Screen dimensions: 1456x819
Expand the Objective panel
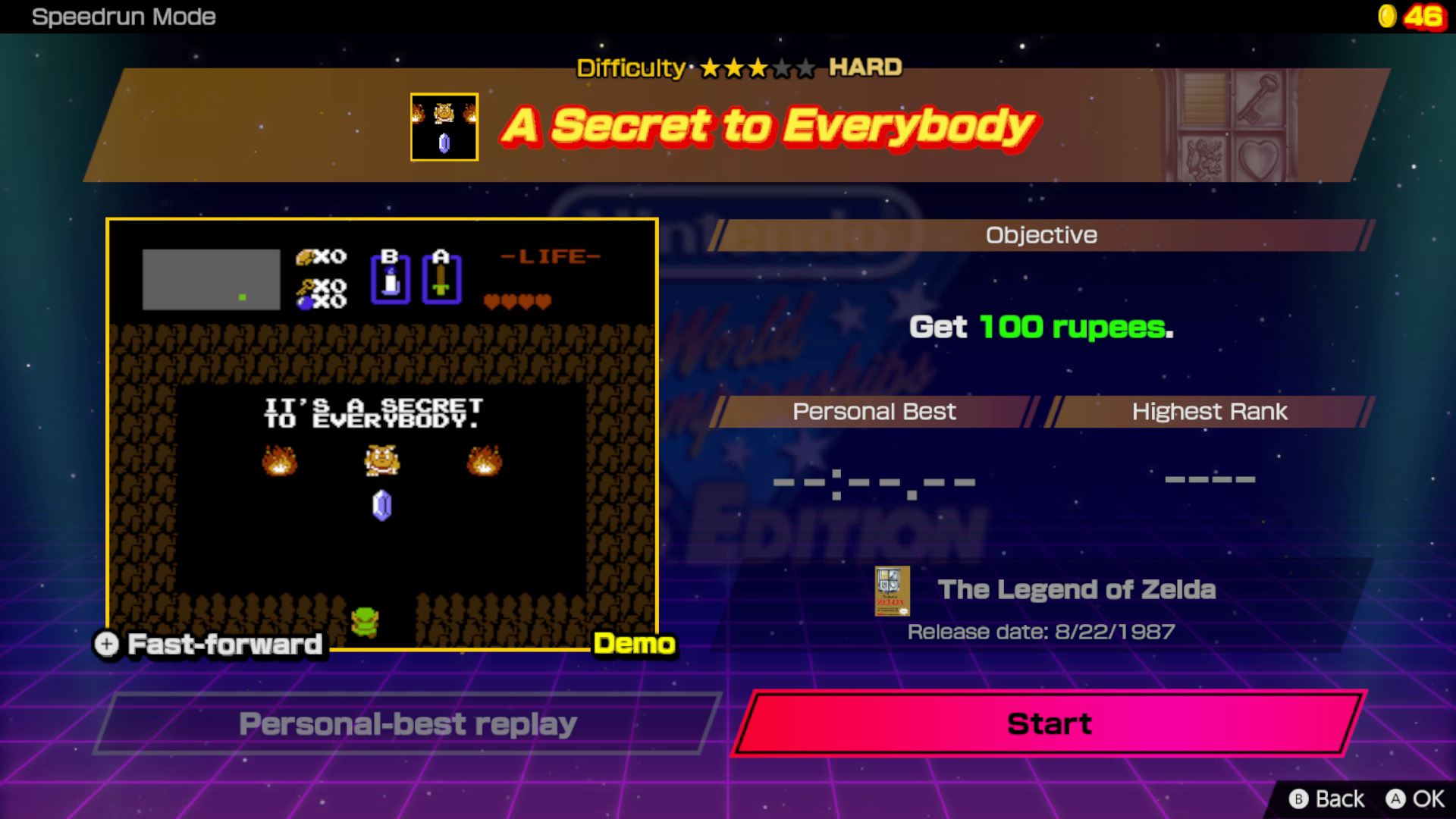[x=1040, y=235]
